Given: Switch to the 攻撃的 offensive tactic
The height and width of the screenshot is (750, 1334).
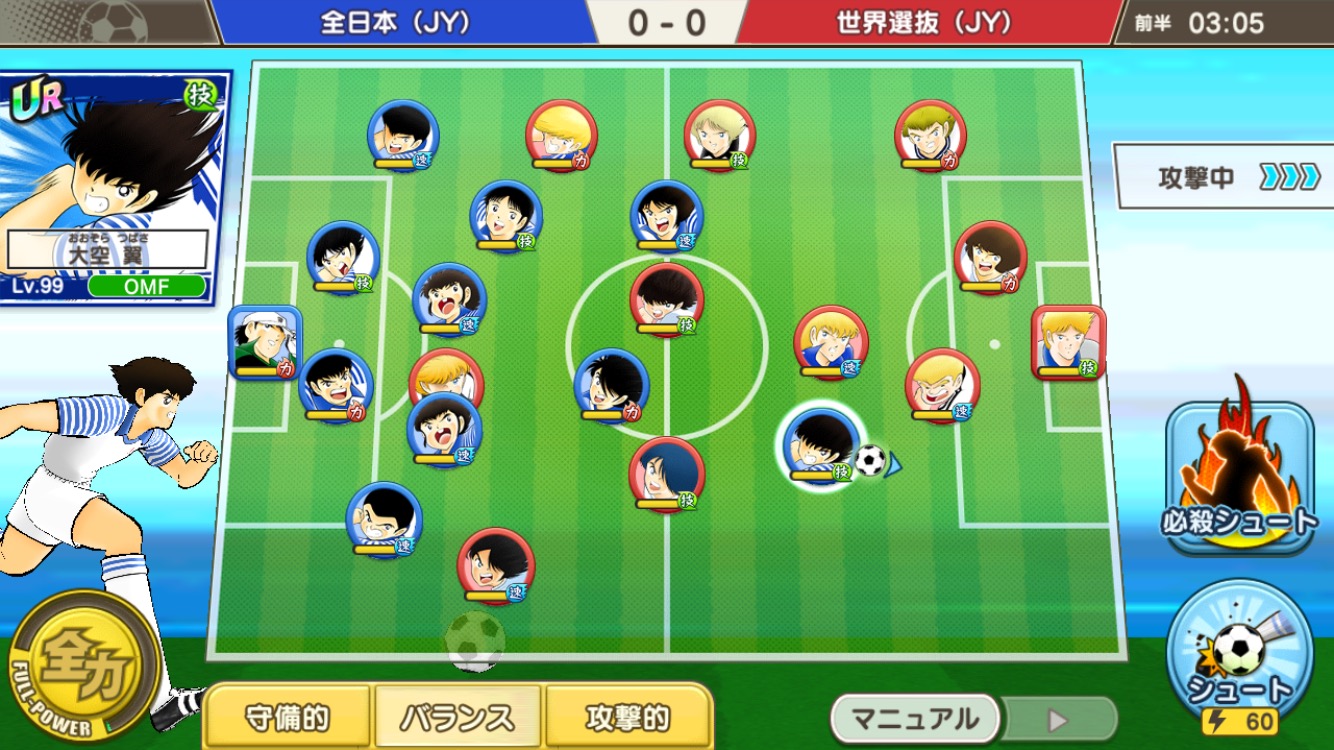Looking at the screenshot, I should point(628,717).
